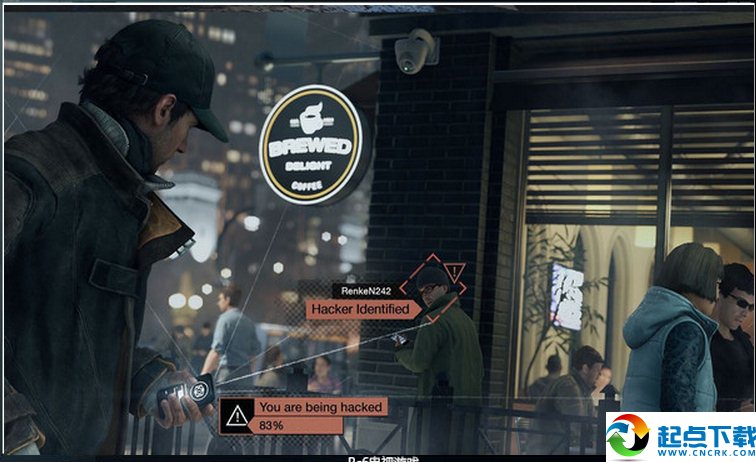Select the red diamond hacker target marker
The height and width of the screenshot is (462, 756).
(434, 286)
